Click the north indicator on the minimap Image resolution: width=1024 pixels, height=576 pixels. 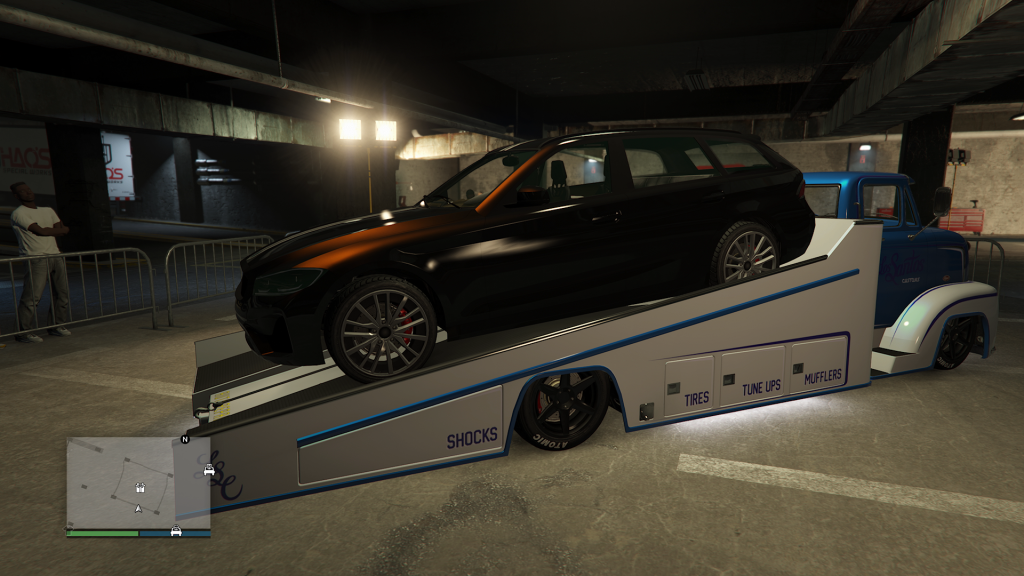click(184, 439)
